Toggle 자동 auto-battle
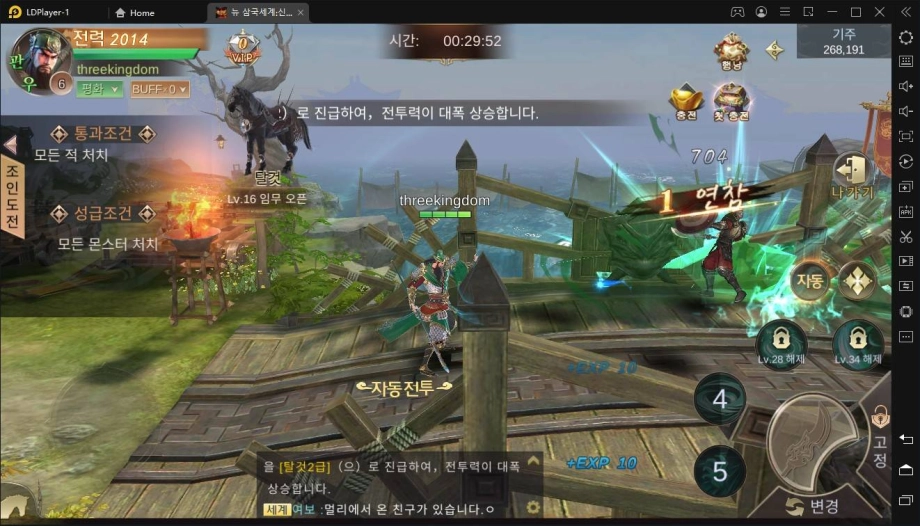Image resolution: width=920 pixels, height=526 pixels. 808,279
